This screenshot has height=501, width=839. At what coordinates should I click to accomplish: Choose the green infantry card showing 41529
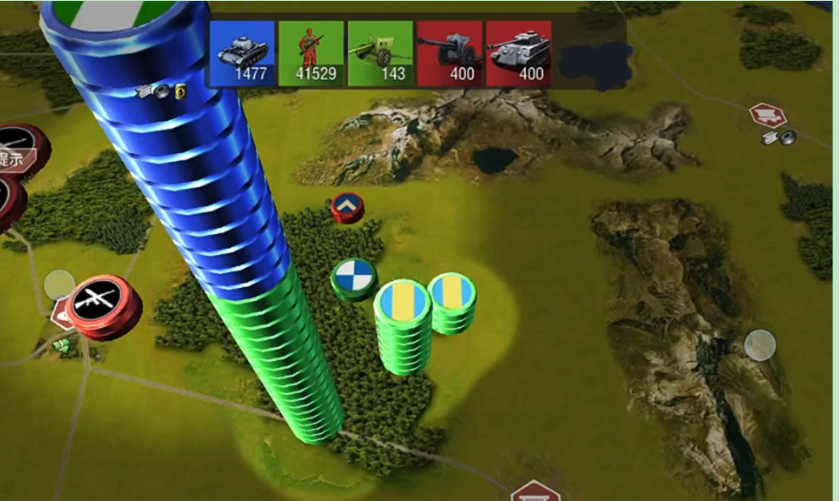[x=311, y=53]
